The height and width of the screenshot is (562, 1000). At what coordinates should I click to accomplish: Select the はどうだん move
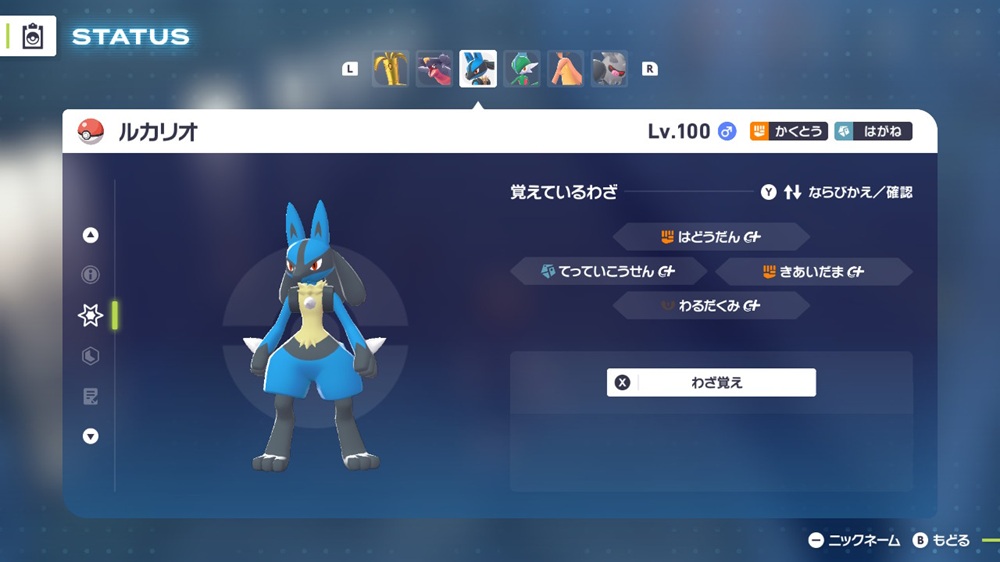(x=711, y=237)
